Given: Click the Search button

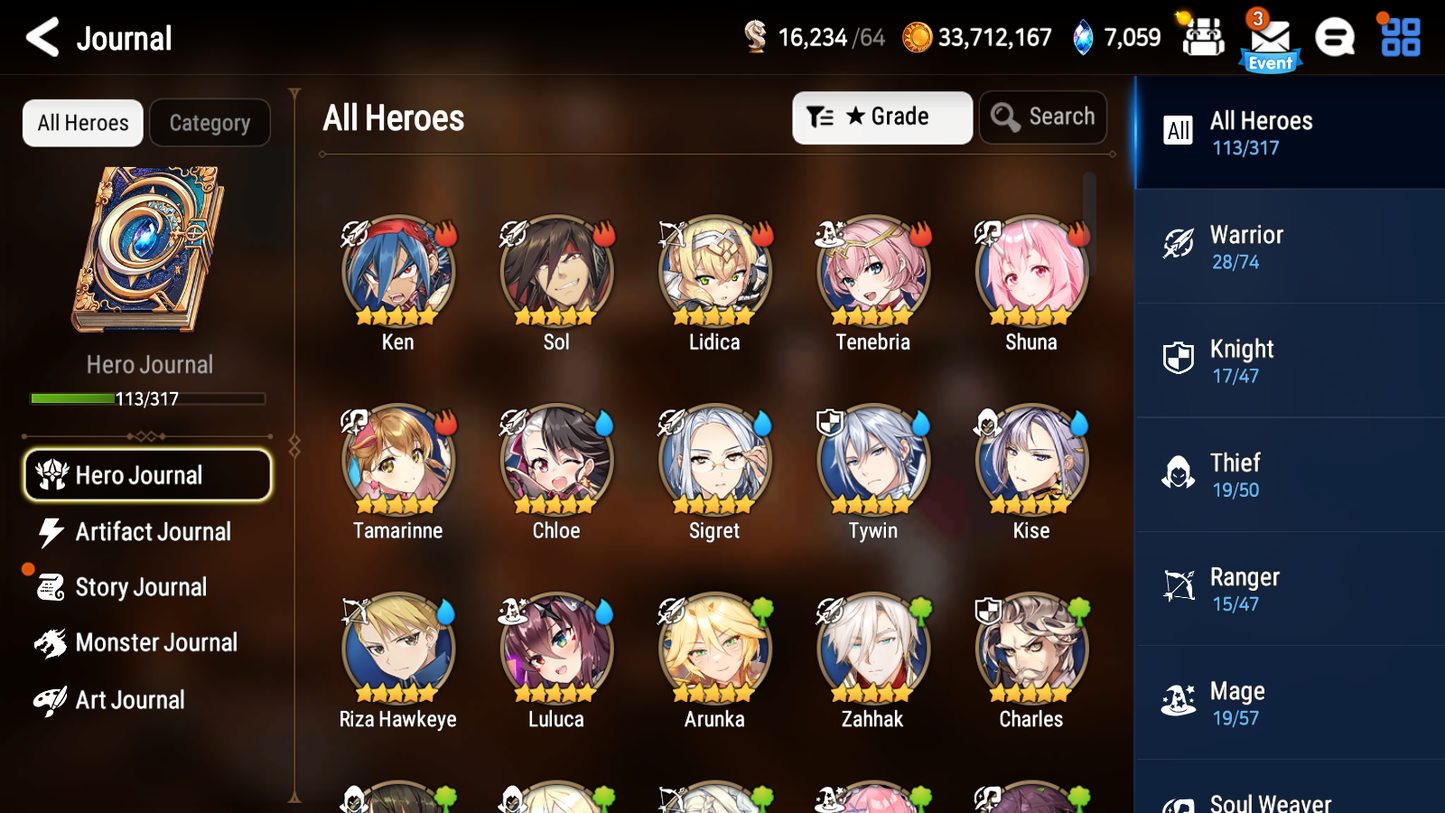Looking at the screenshot, I should click(x=1043, y=117).
